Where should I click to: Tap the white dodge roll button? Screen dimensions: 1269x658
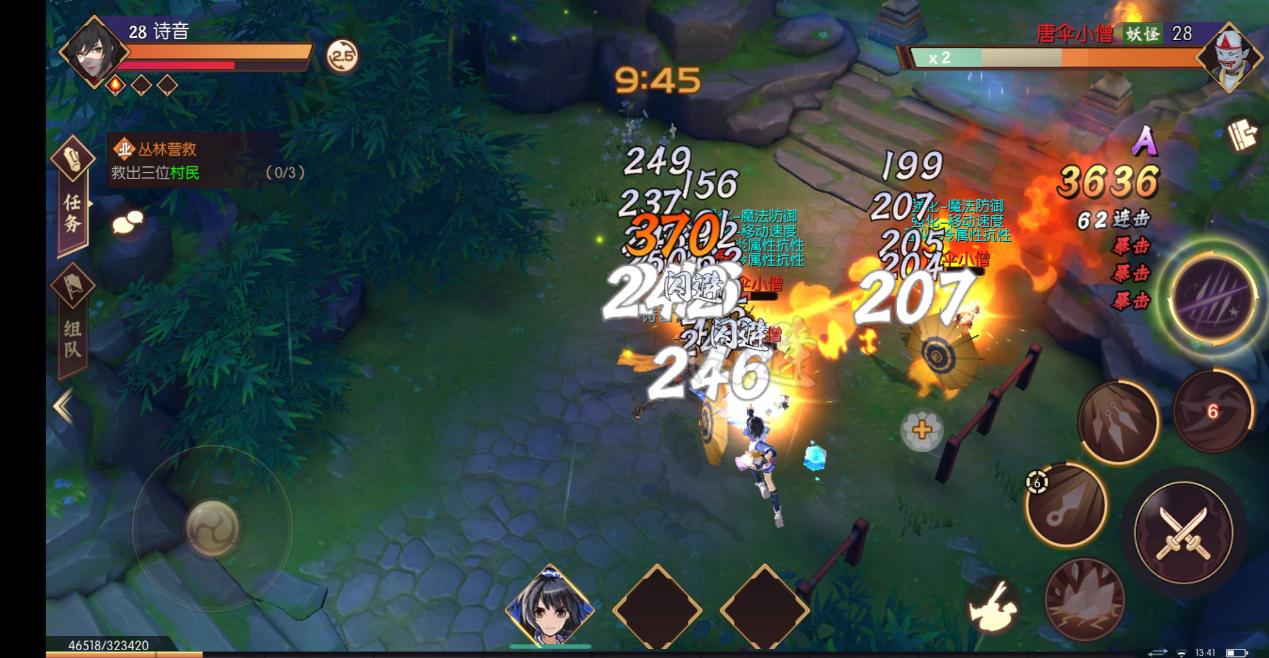point(993,606)
